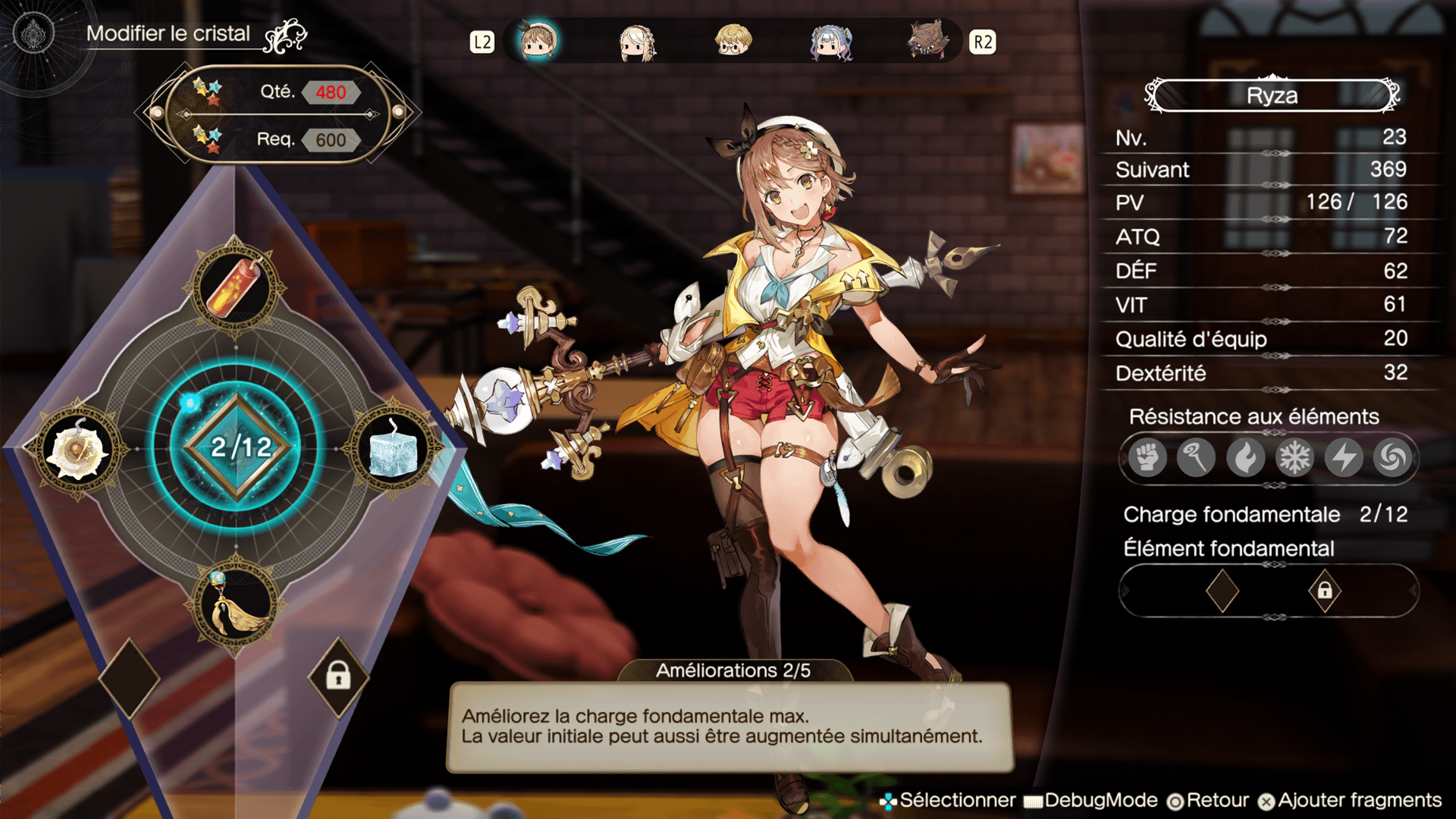1456x819 pixels.
Task: Select the empty diamond slot under the crystal wheel
Action: [x=130, y=677]
